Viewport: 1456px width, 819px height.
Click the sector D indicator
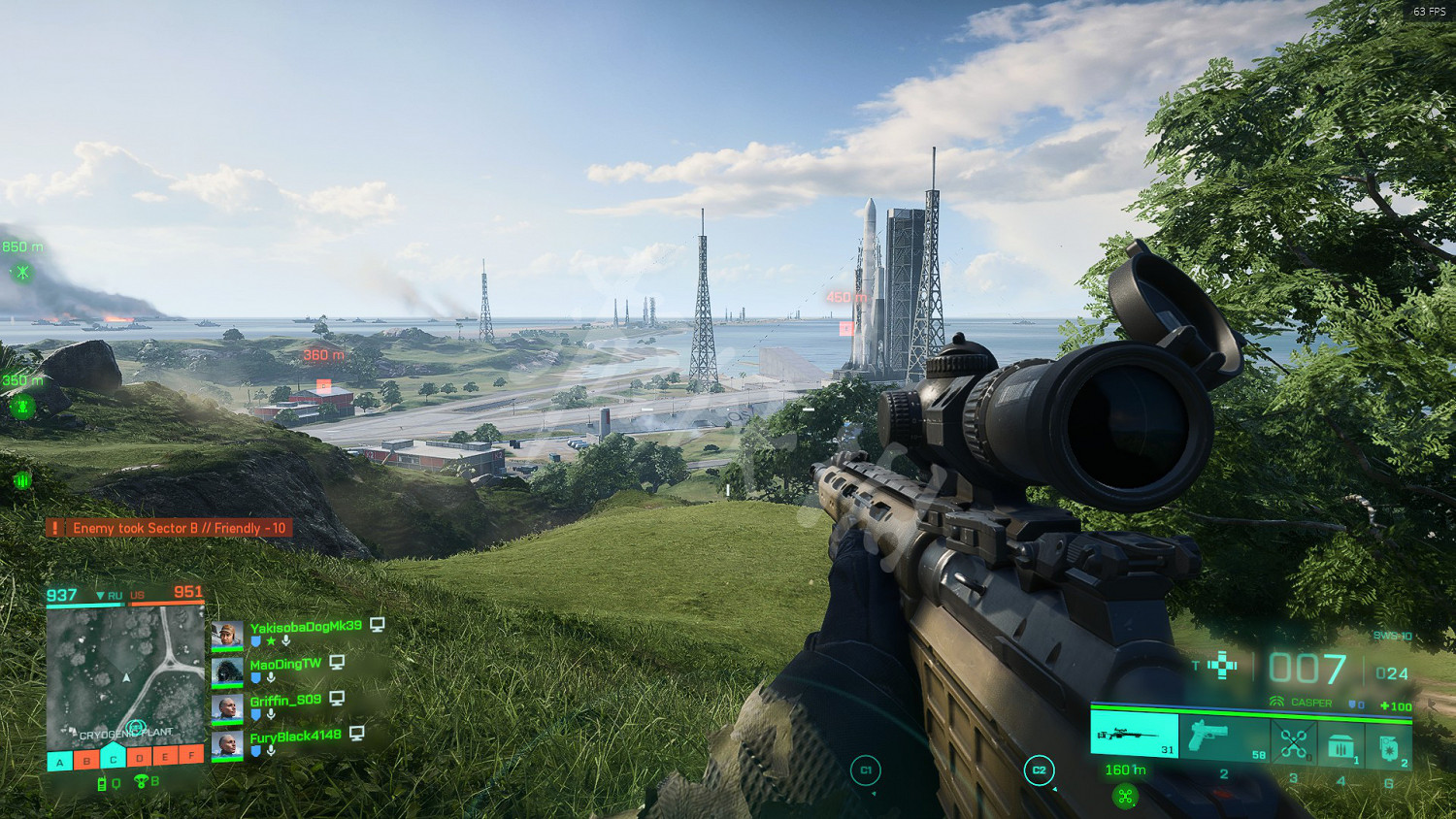coord(139,757)
